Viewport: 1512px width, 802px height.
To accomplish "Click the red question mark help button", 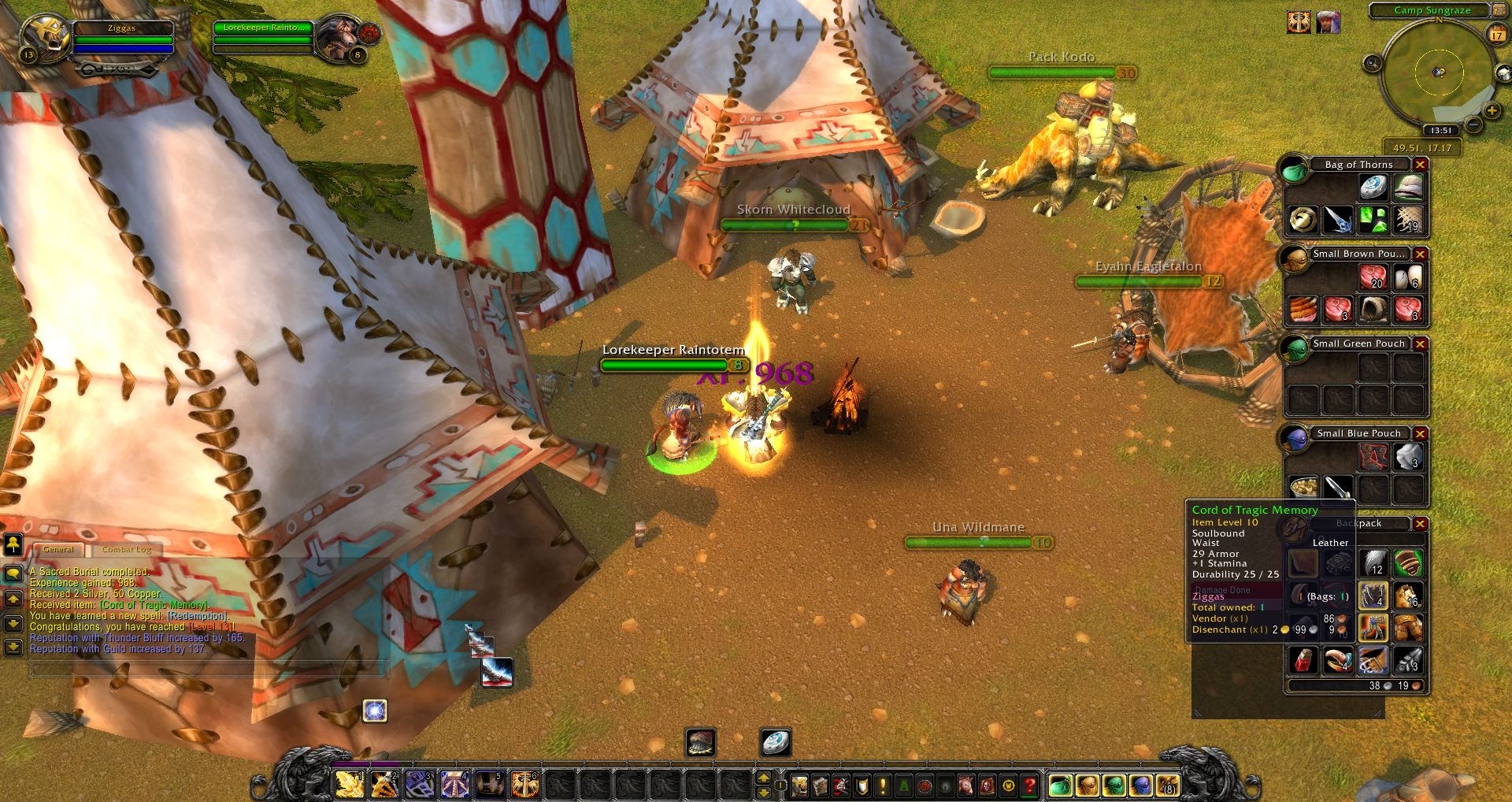I will pyautogui.click(x=1028, y=785).
